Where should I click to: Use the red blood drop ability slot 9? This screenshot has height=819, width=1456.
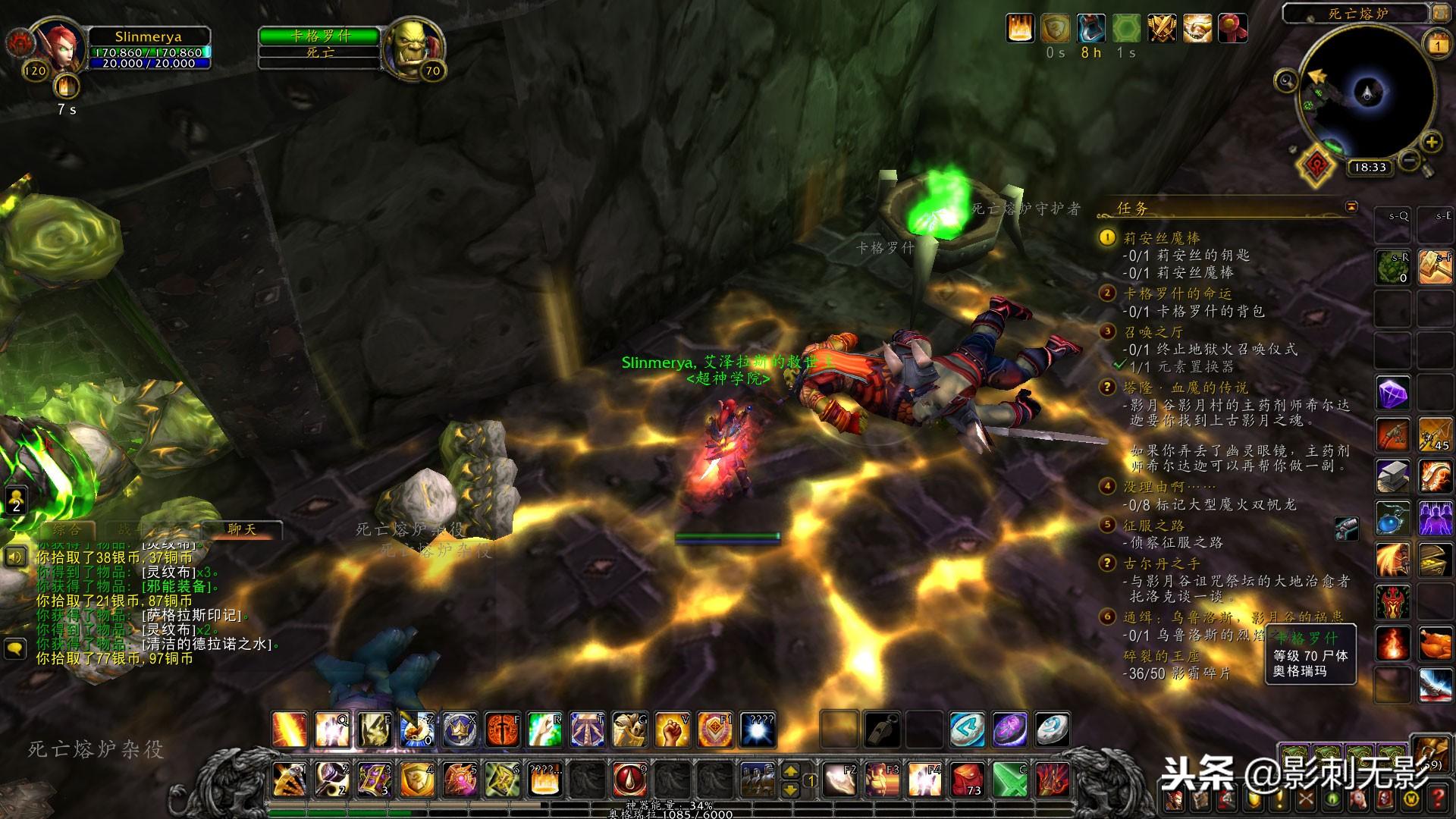click(629, 779)
